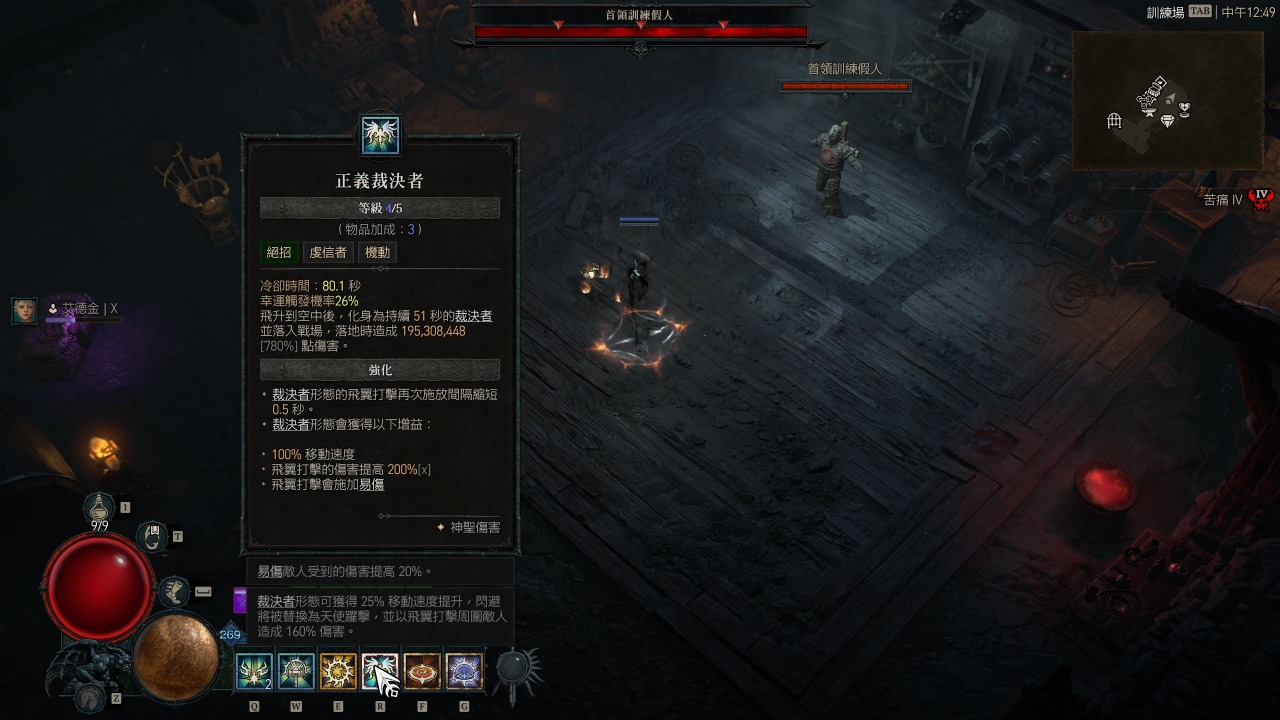The width and height of the screenshot is (1280, 720).
Task: Click the diamond jeweler marker on the minimap
Action: tap(1167, 122)
